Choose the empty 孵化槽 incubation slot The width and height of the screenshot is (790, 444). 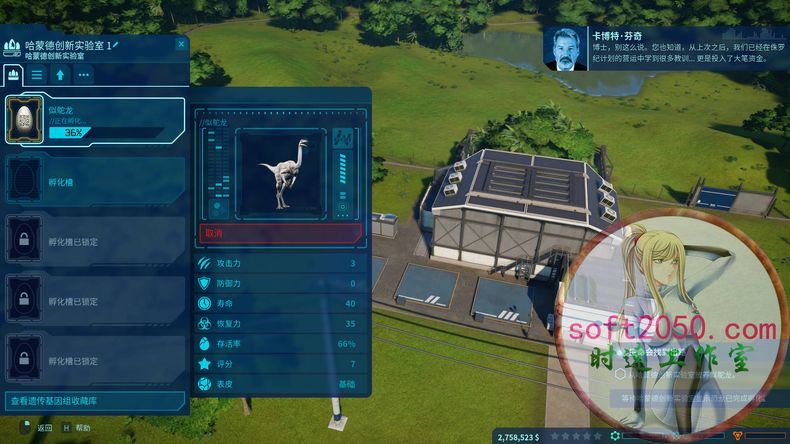click(x=95, y=180)
